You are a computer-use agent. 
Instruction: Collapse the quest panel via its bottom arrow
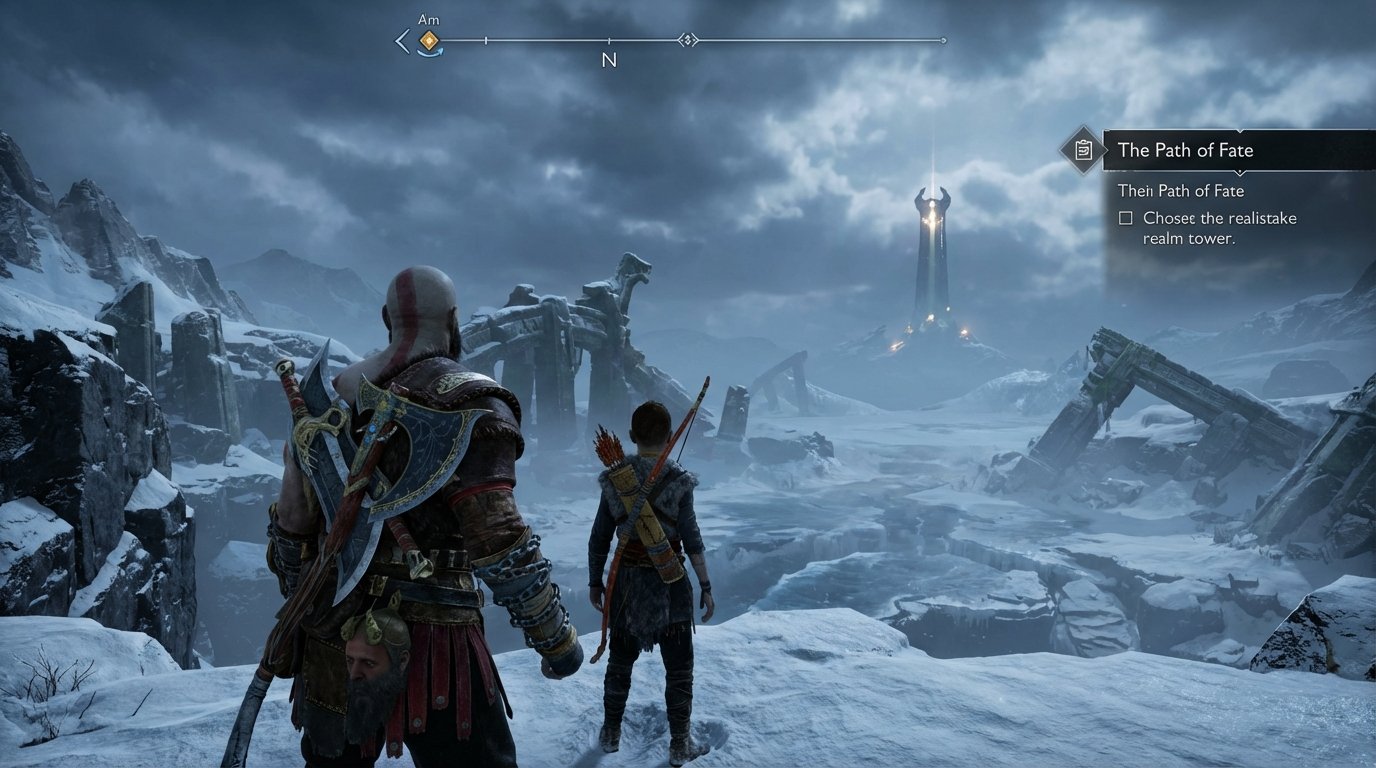[1242, 173]
